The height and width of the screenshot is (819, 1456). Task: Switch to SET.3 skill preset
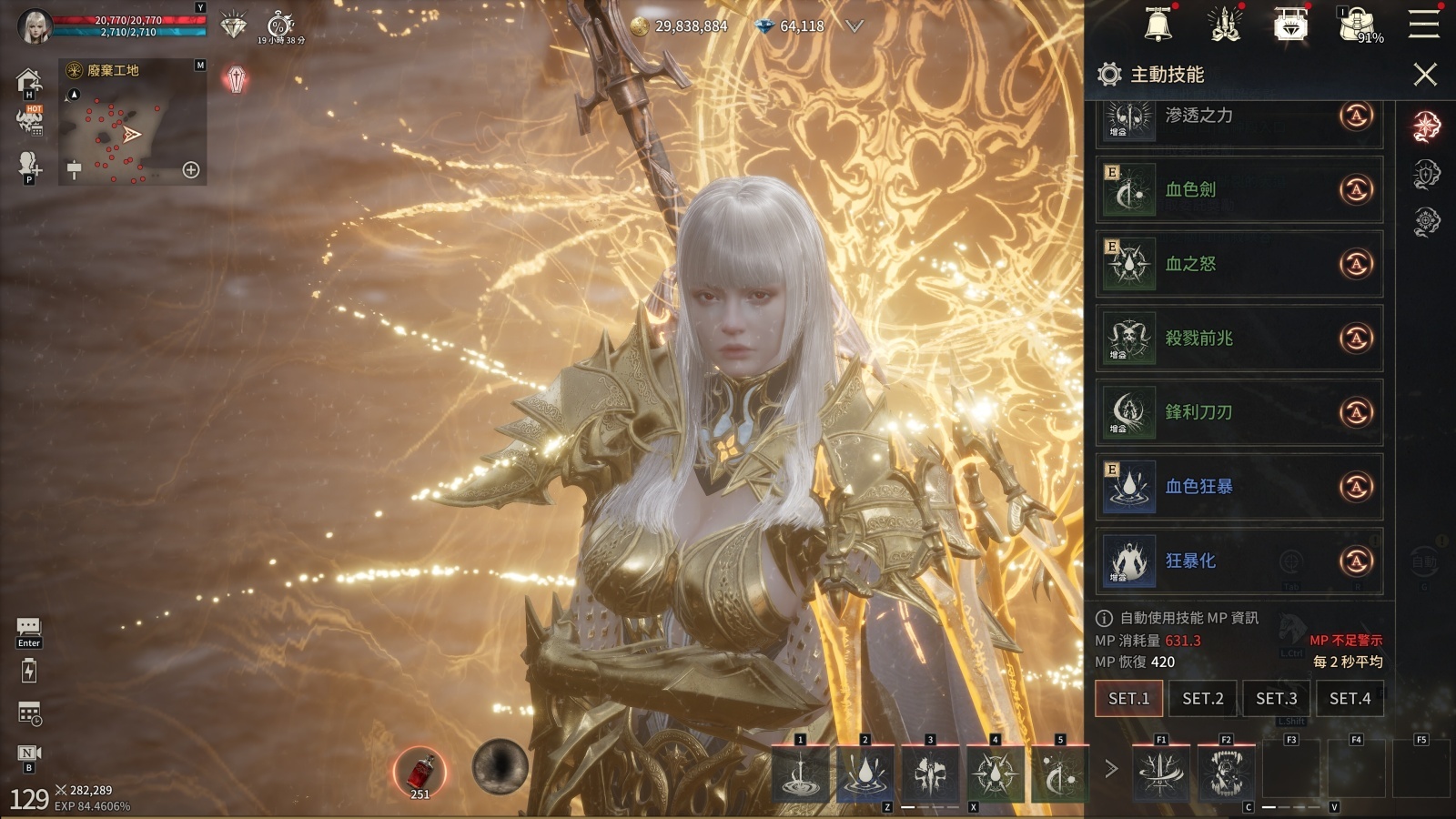1276,699
